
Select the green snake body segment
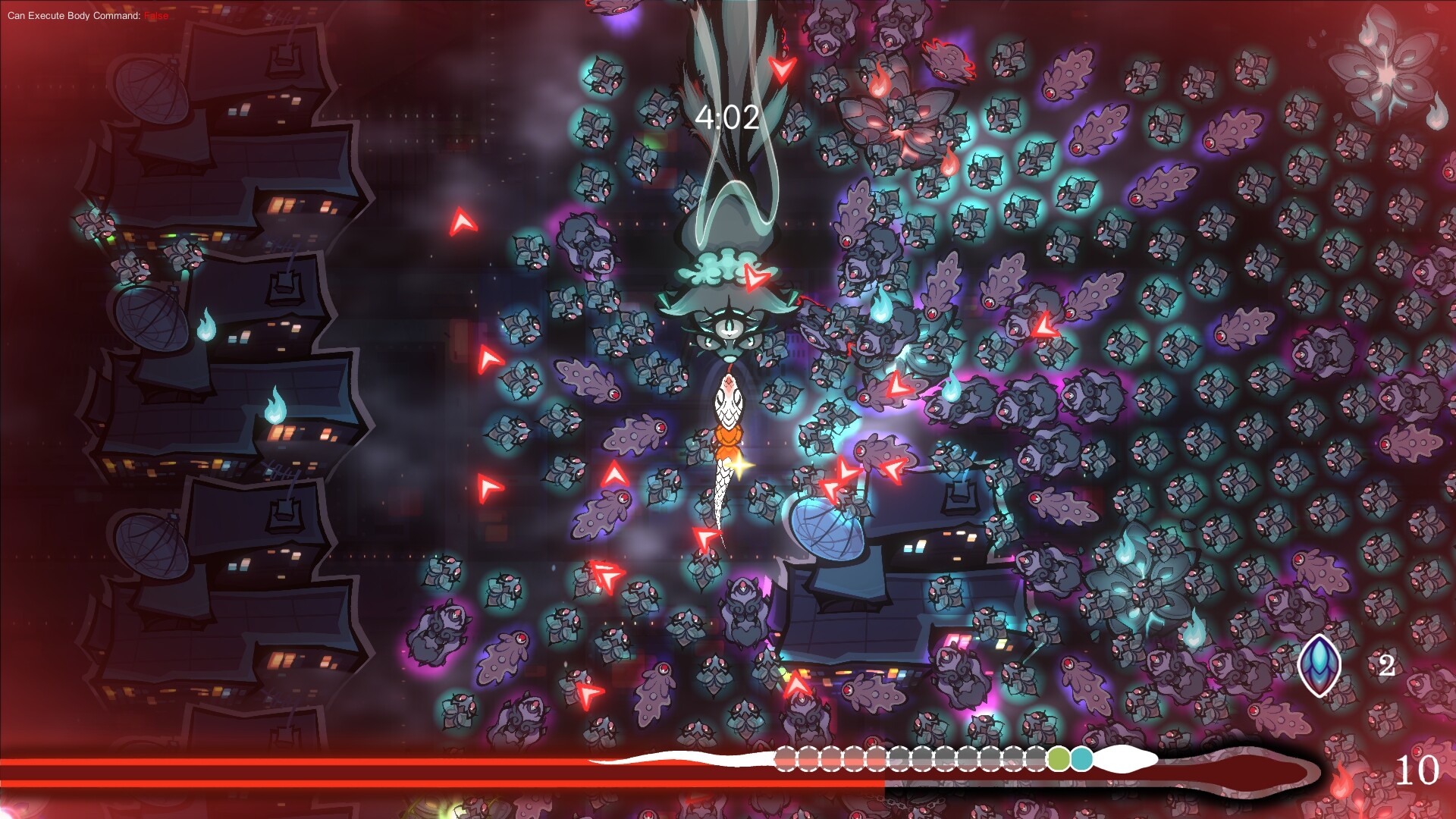point(1059,758)
